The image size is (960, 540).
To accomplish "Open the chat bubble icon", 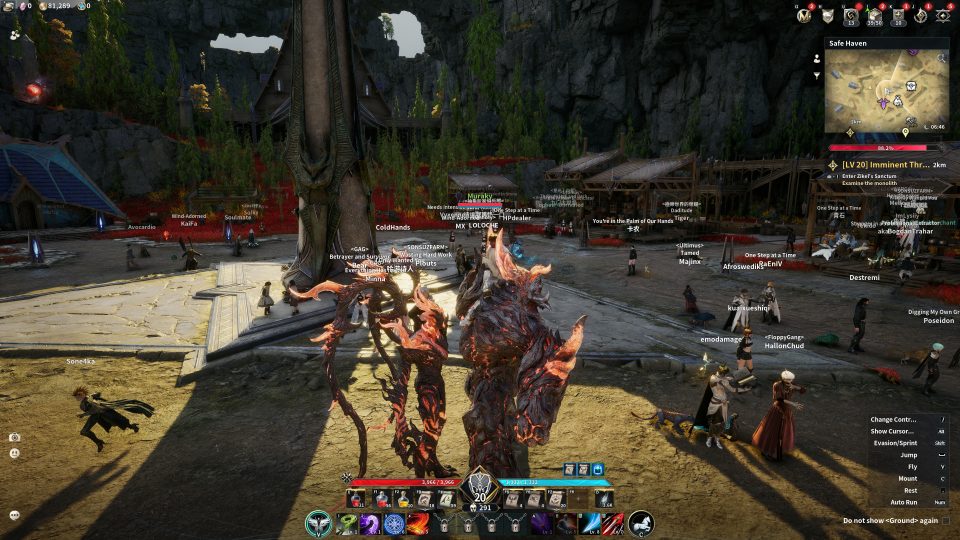I will point(14,515).
